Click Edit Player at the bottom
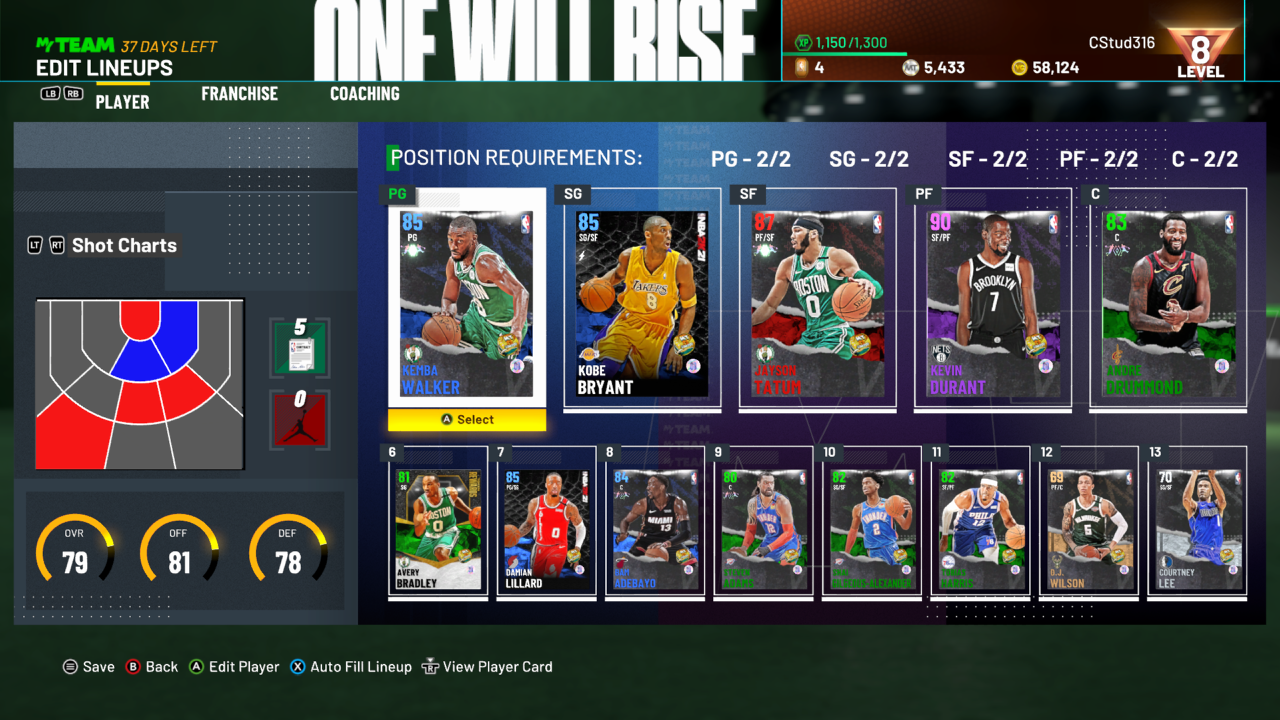The height and width of the screenshot is (720, 1280). [240, 666]
